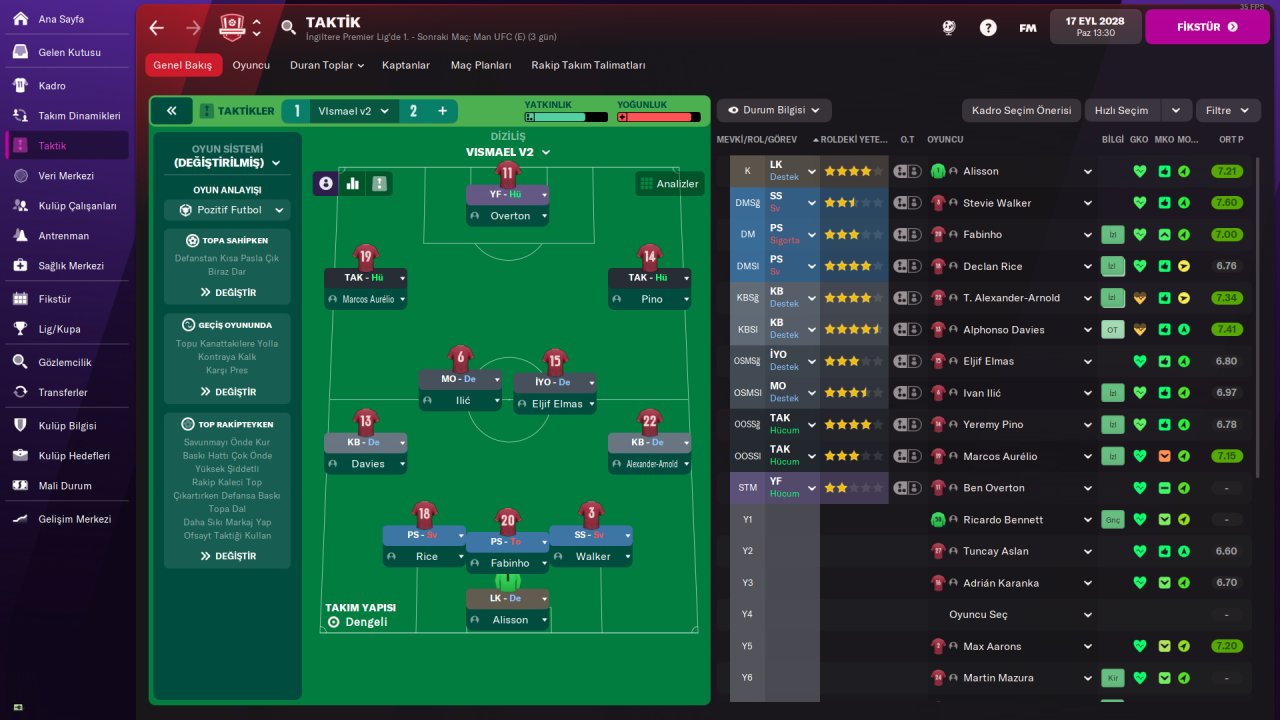Expand the Durum Bilgisi view dropdown
Screen dimensions: 1280x720
pos(774,110)
